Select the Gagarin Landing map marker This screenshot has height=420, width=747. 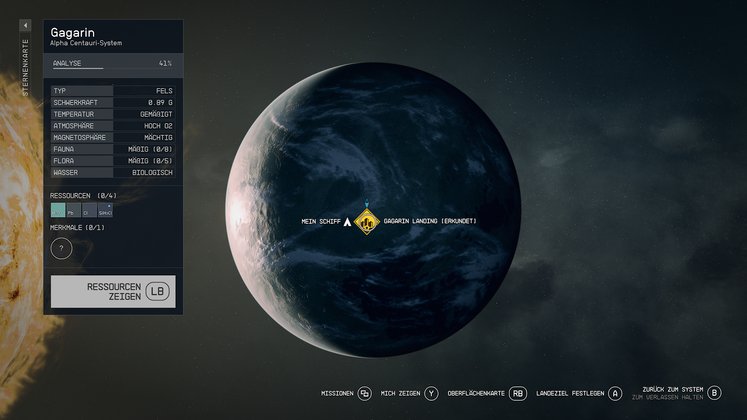(x=367, y=222)
